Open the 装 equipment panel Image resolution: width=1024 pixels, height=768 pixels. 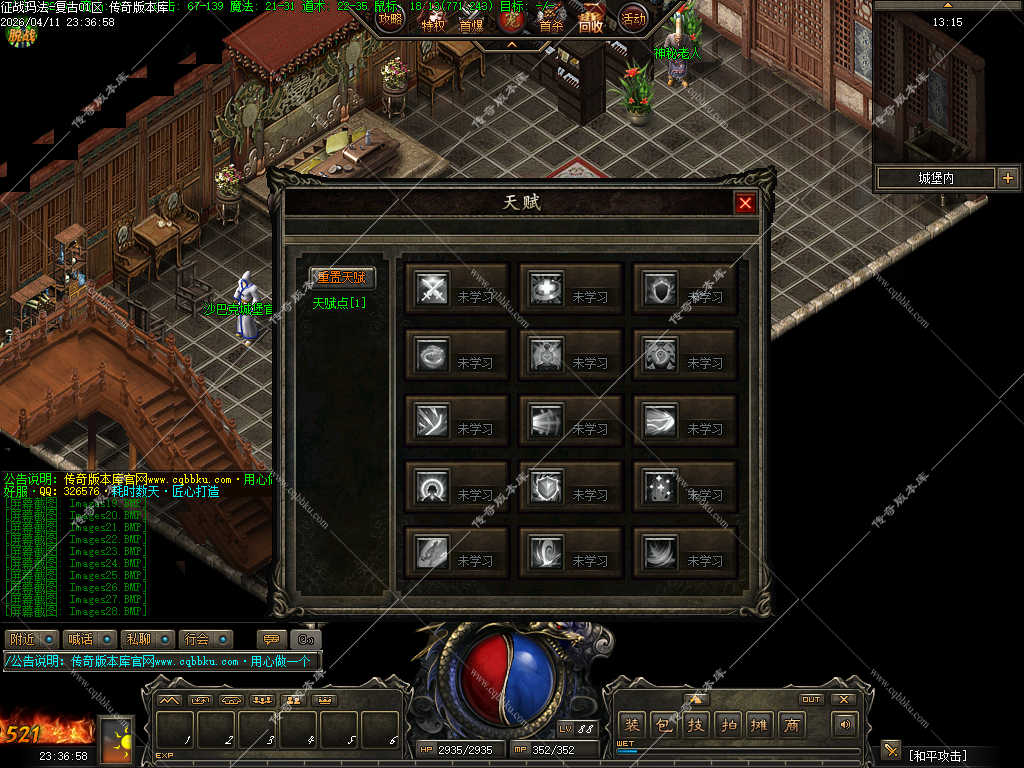point(631,724)
